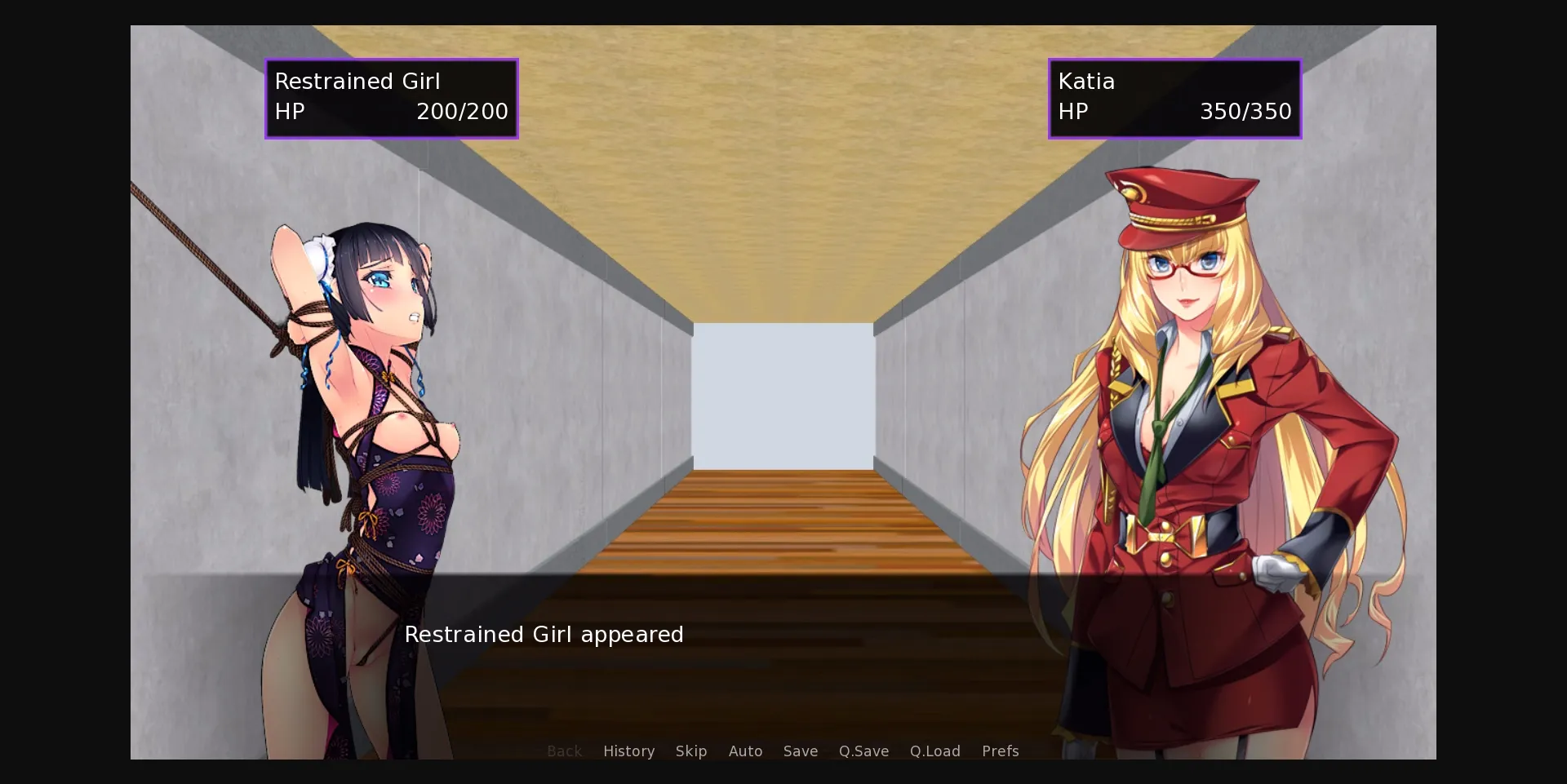Click the Restrained Girl HP 200/200 readout
1567x784 pixels.
point(462,112)
